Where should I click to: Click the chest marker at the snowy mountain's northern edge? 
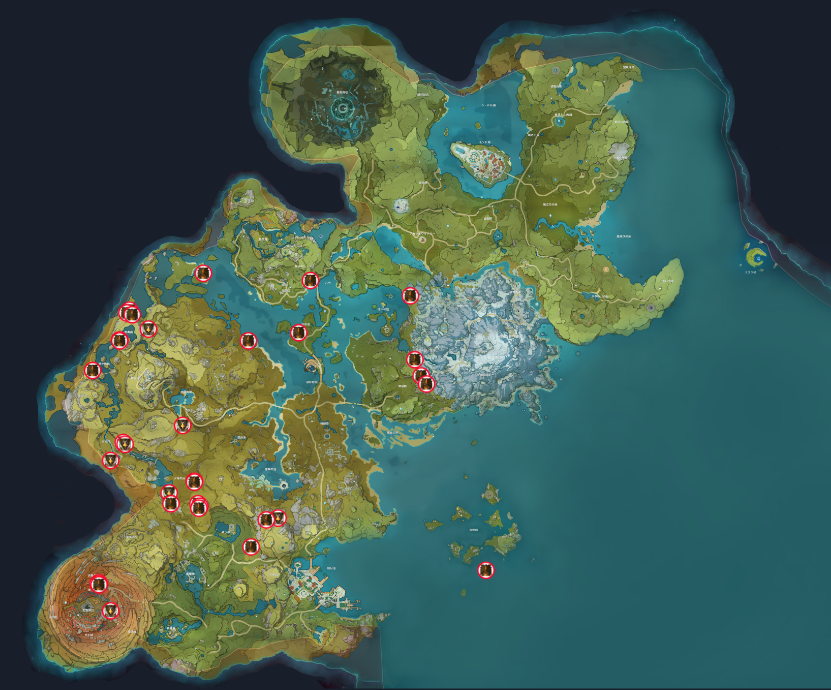point(410,296)
